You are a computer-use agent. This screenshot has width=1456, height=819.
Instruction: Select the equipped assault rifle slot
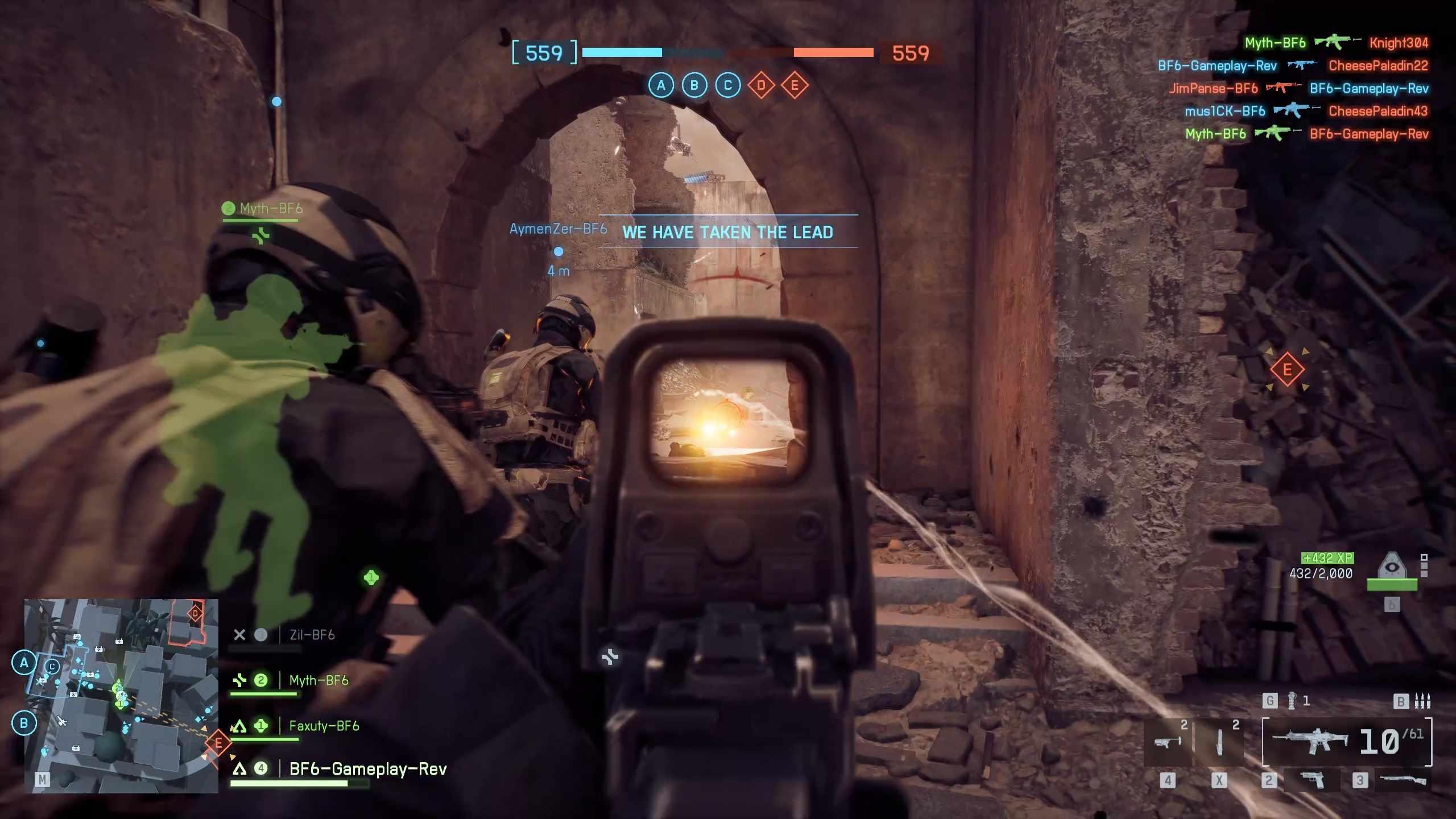click(1311, 741)
